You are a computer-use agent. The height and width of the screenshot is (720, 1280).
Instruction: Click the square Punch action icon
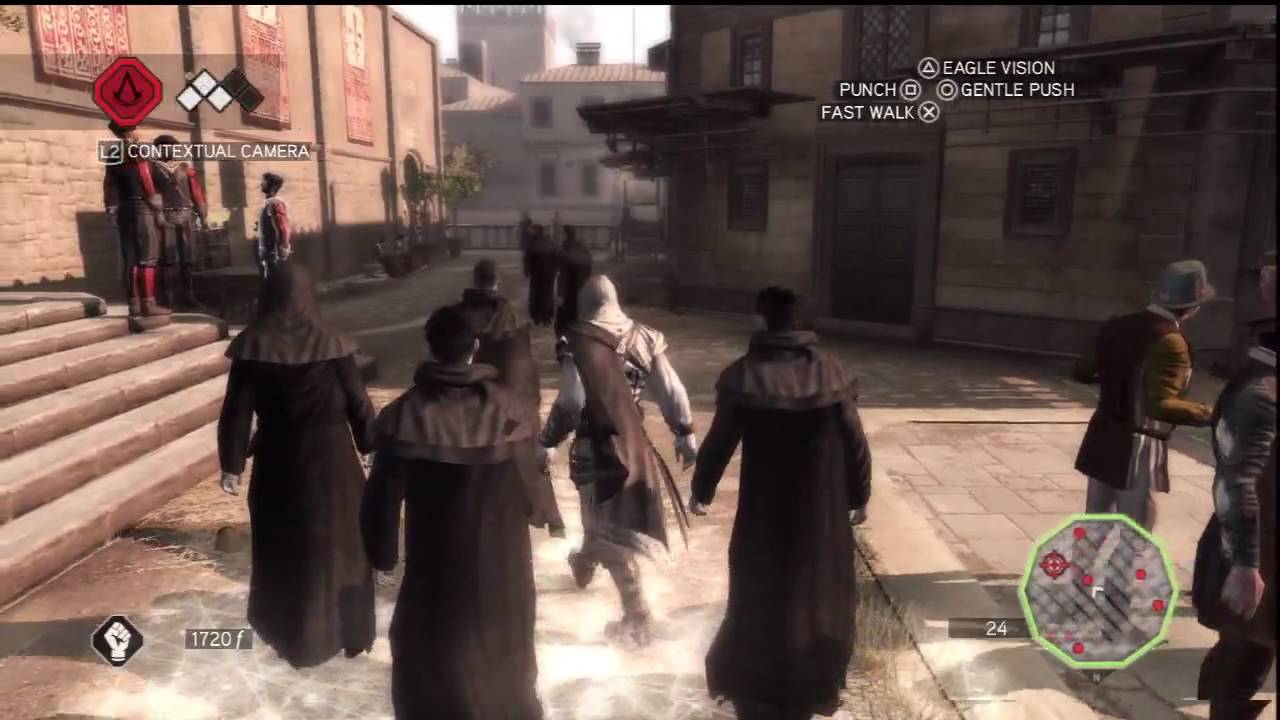pyautogui.click(x=909, y=90)
